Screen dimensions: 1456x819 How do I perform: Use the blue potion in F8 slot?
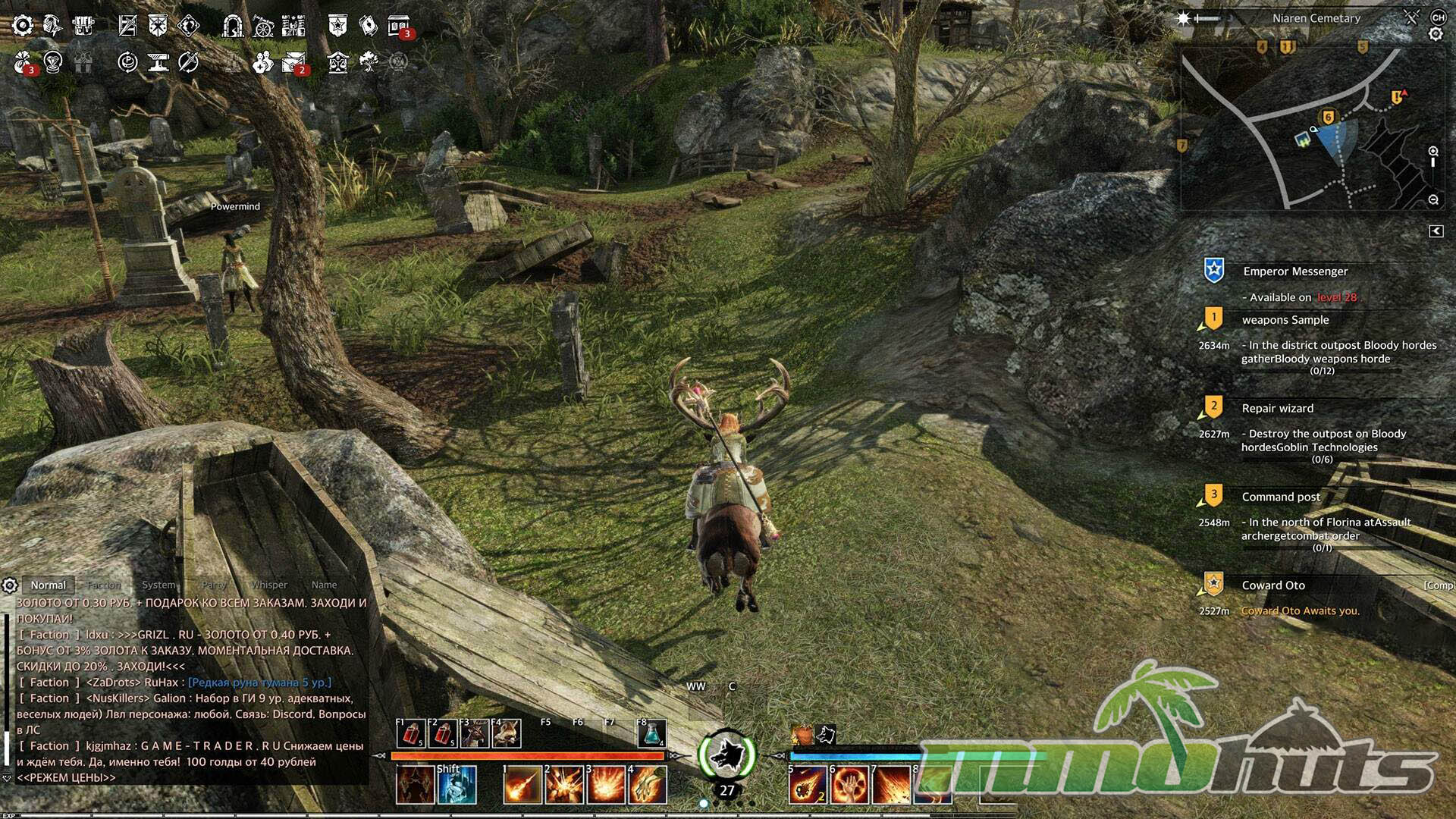click(x=651, y=734)
